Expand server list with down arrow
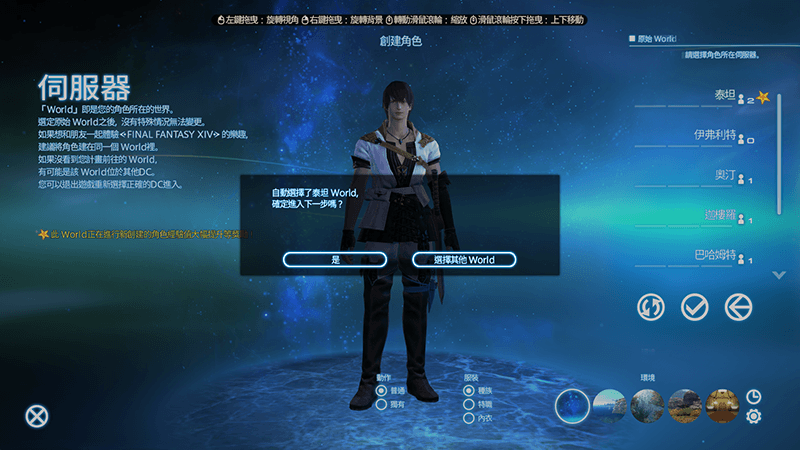 coord(780,275)
